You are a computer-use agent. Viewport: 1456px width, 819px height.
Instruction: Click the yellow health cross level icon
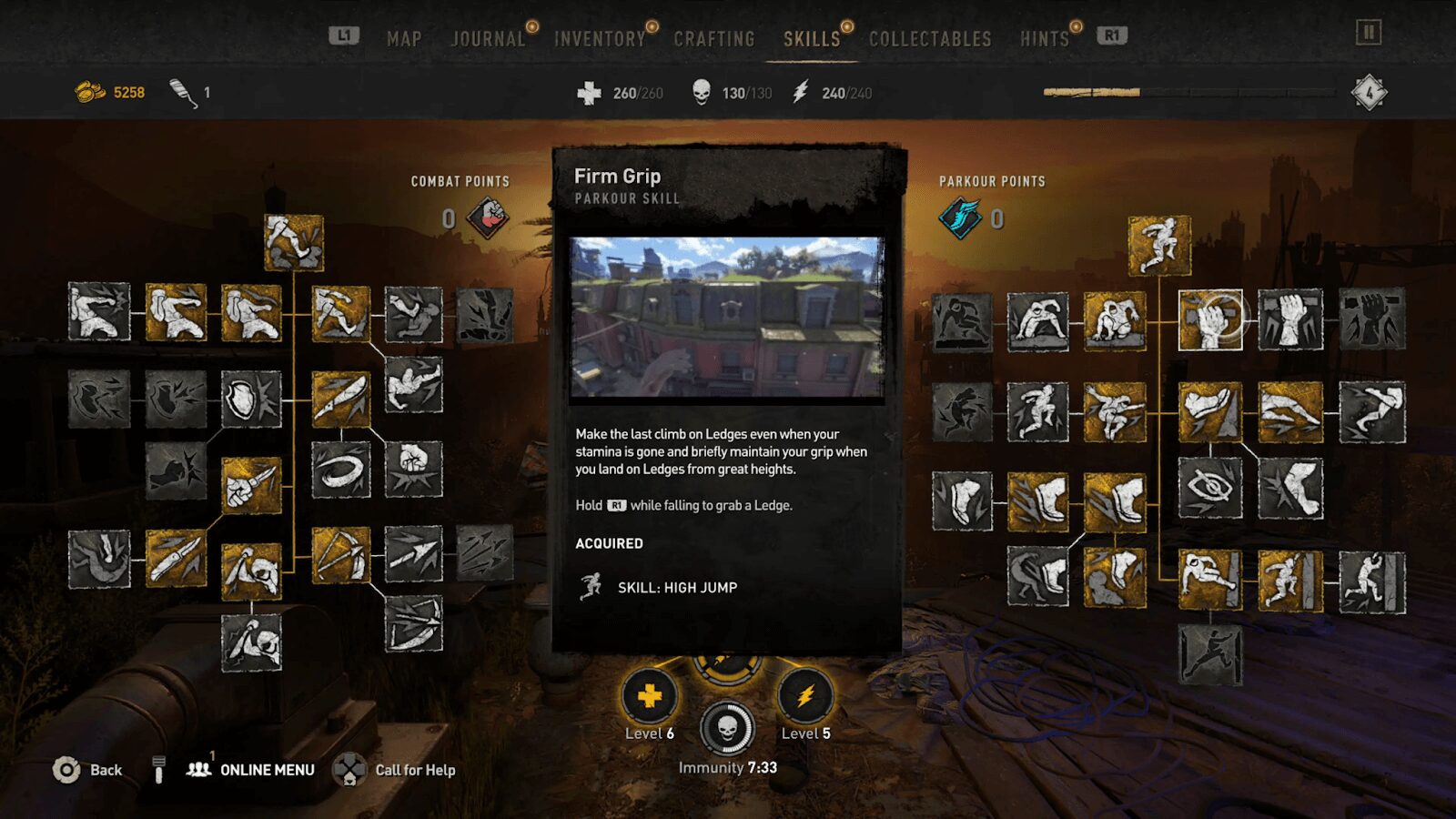pyautogui.click(x=650, y=697)
